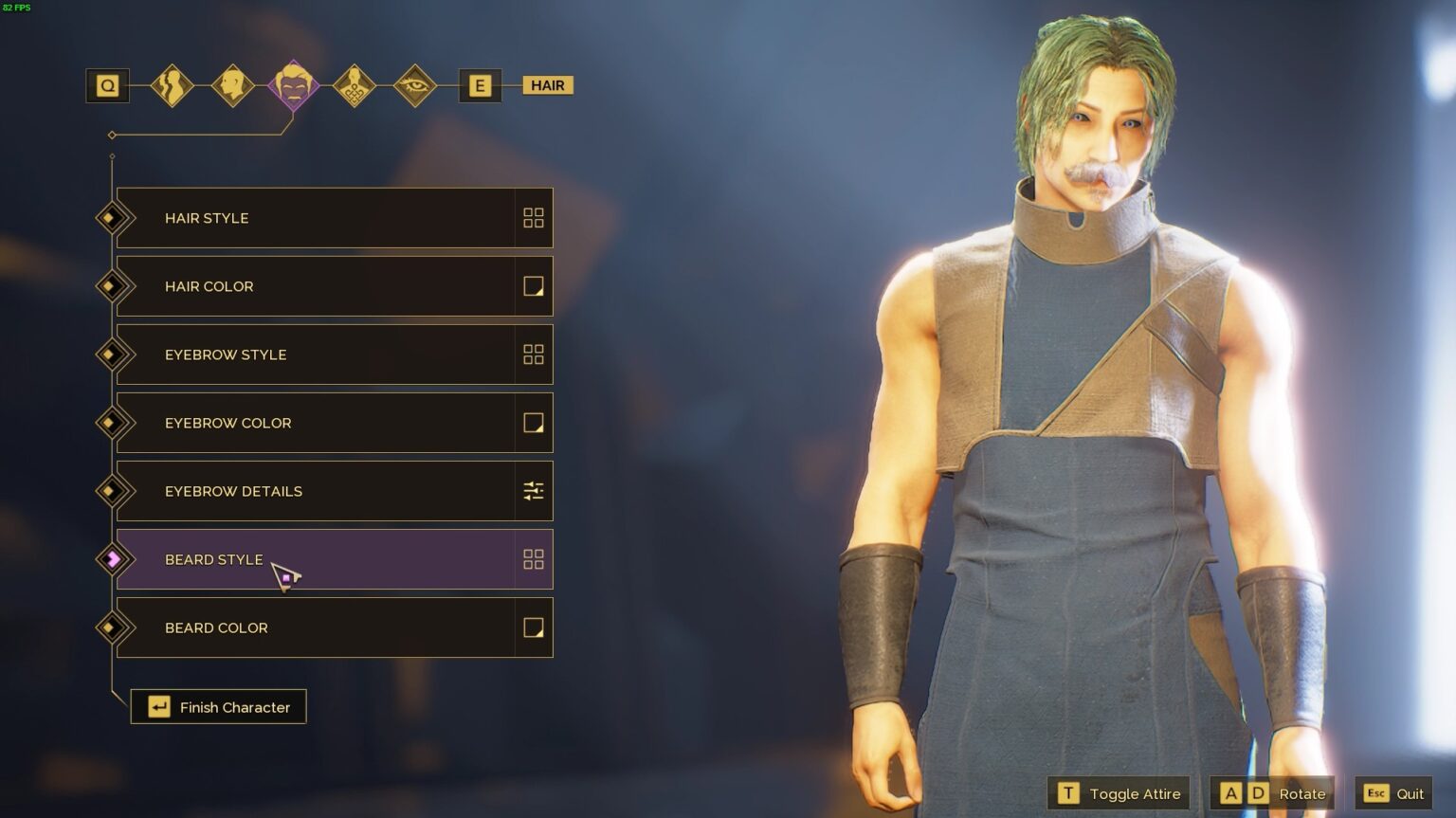This screenshot has height=818, width=1456.
Task: Toggle the diamond marker beside Eyebrow Color
Action: [x=113, y=423]
